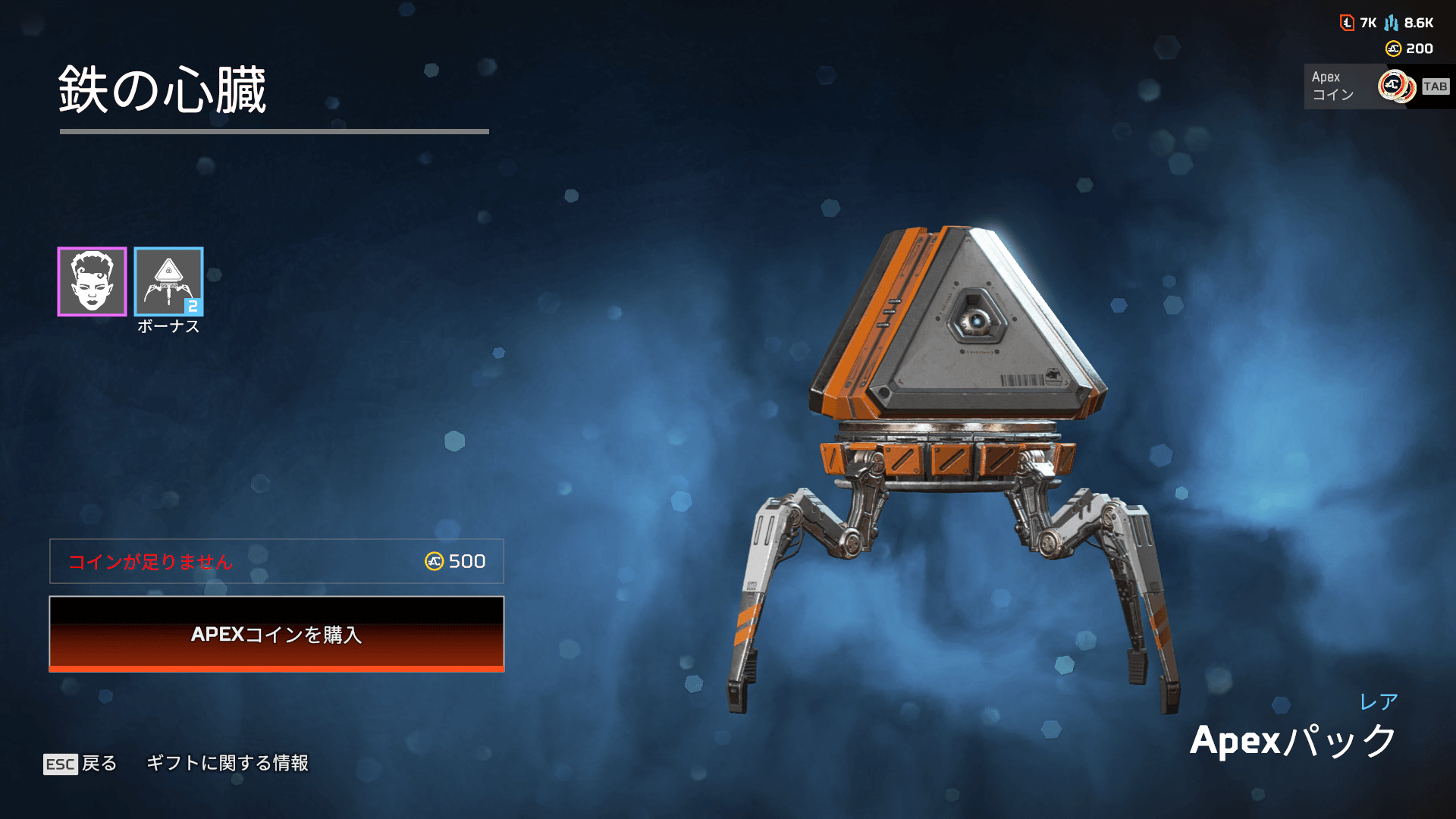Viewport: 1456px width, 819px height.
Task: Select the bonus Apex Pack thumbnail
Action: click(168, 281)
